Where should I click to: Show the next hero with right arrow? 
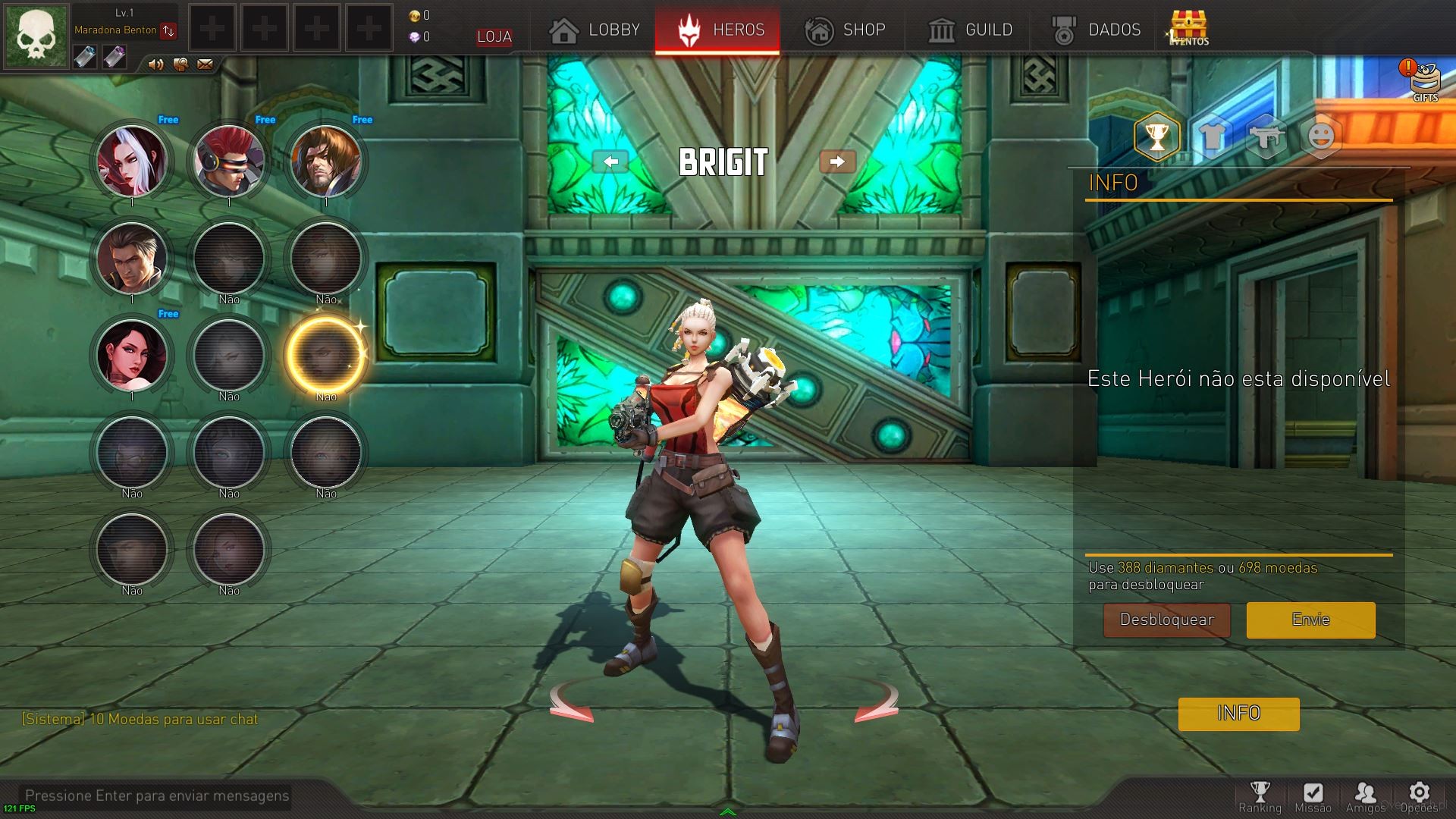[x=837, y=162]
